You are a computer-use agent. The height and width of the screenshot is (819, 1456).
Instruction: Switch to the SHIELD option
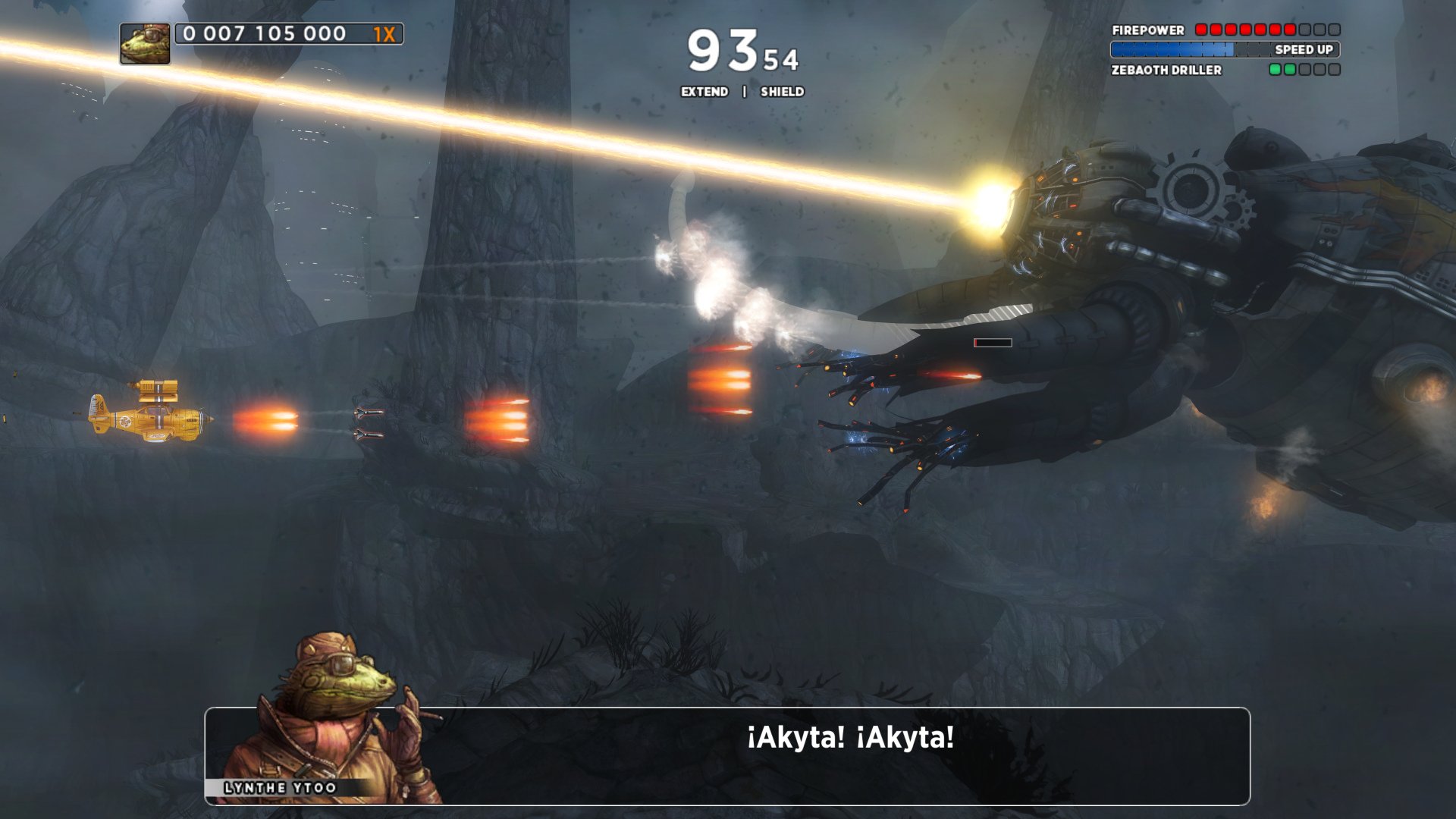point(781,92)
